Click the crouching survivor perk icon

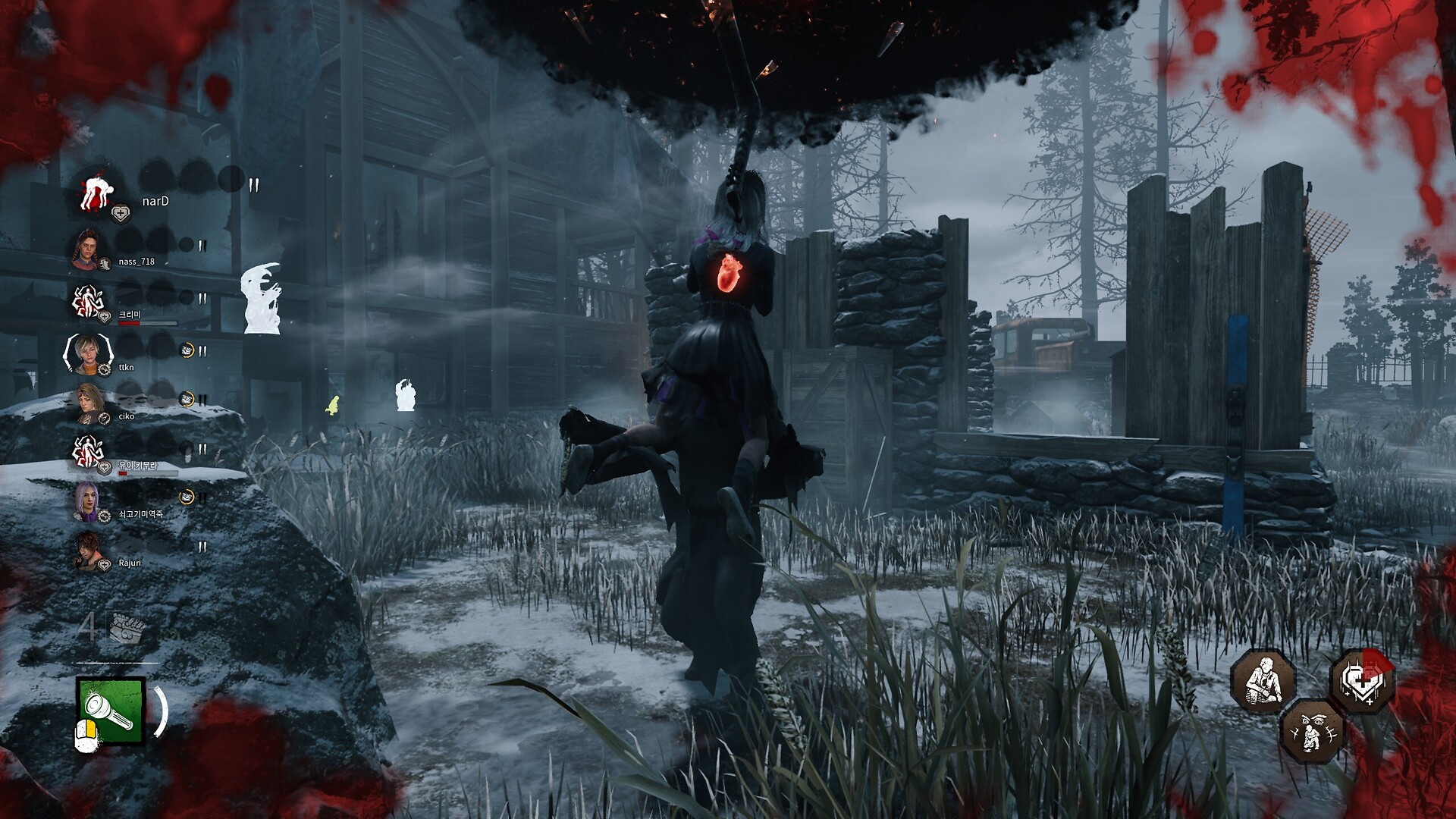tap(1261, 679)
